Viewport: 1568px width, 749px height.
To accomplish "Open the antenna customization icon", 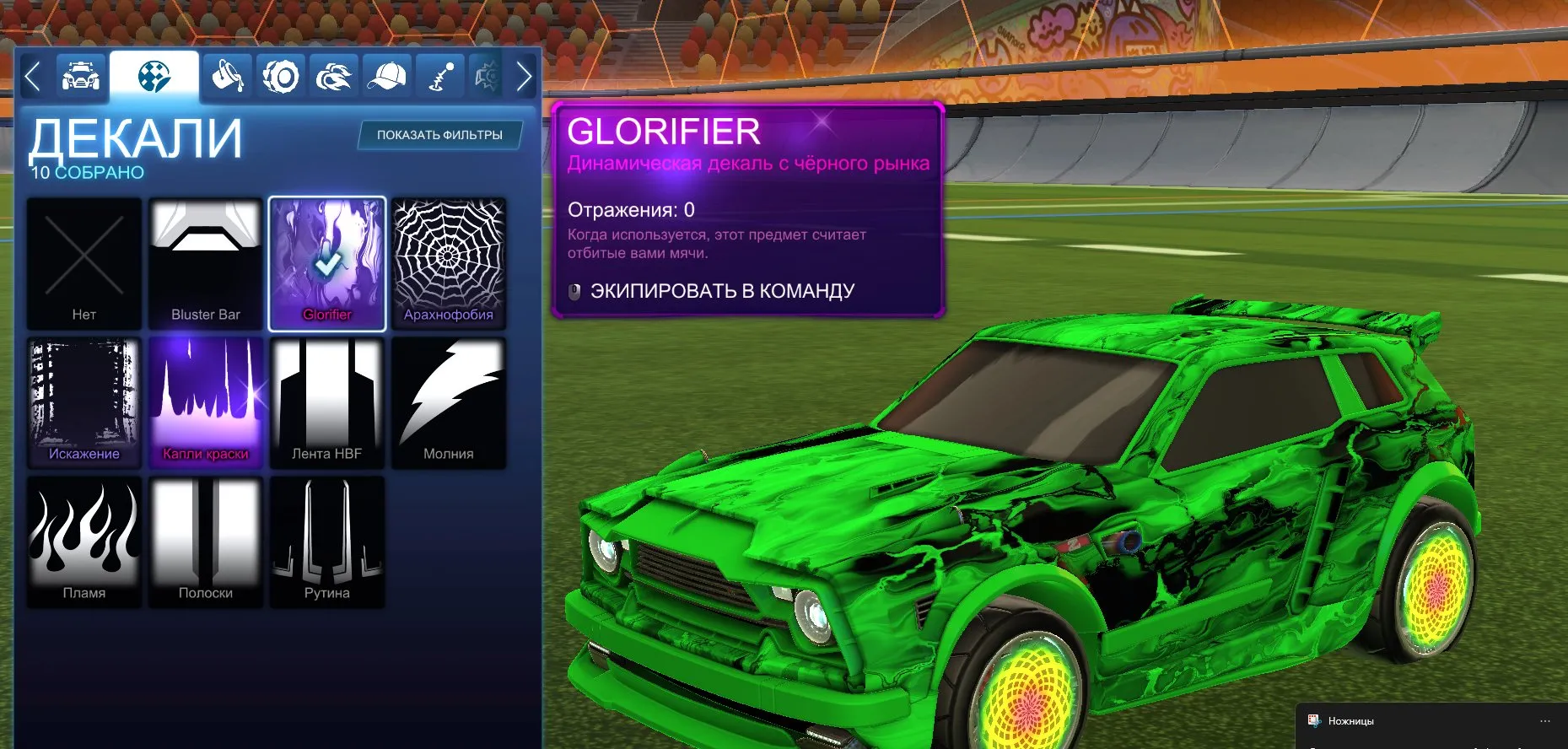I will 440,75.
